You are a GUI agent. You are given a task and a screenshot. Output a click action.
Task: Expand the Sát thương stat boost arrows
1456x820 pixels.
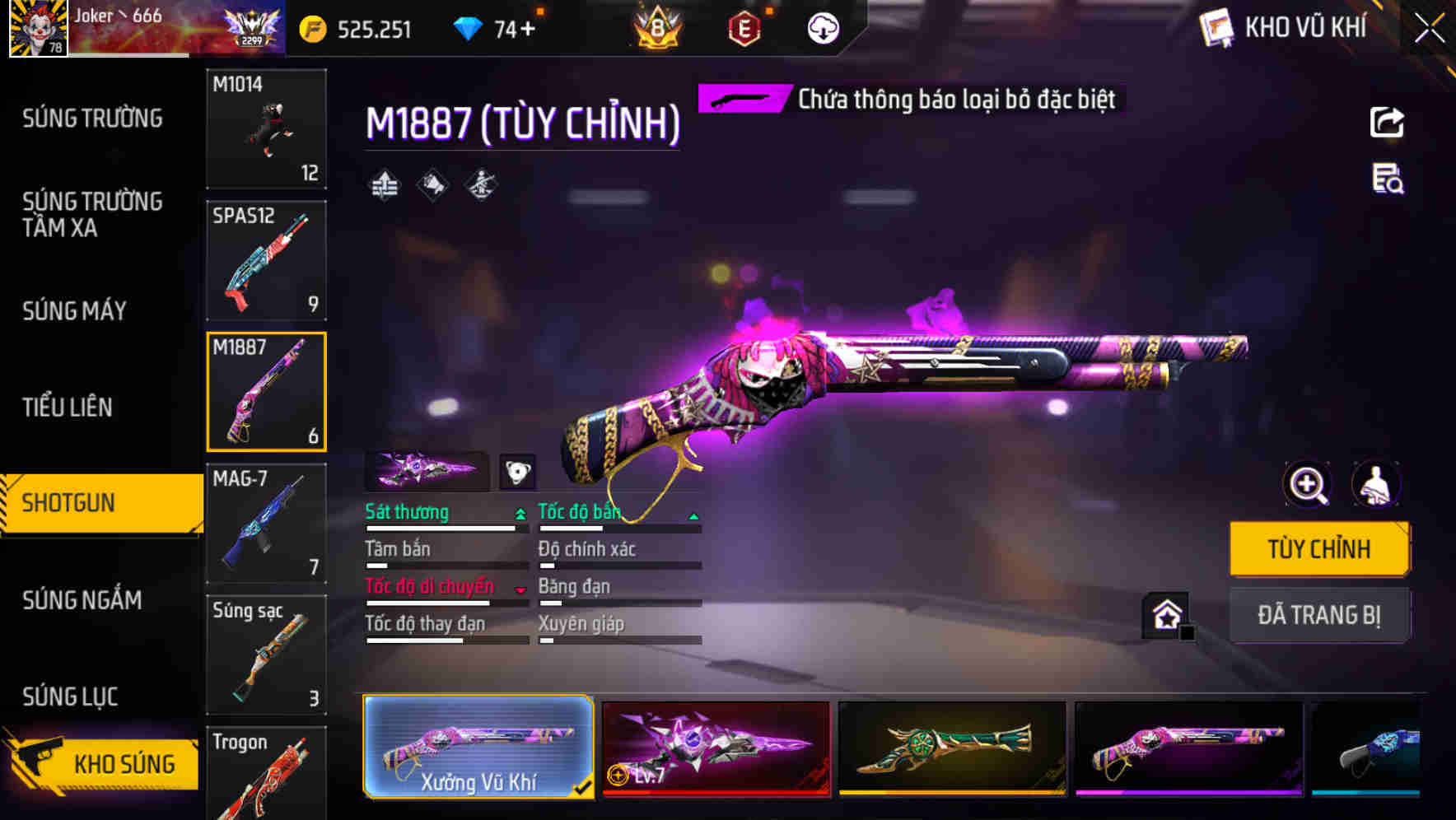click(x=519, y=512)
